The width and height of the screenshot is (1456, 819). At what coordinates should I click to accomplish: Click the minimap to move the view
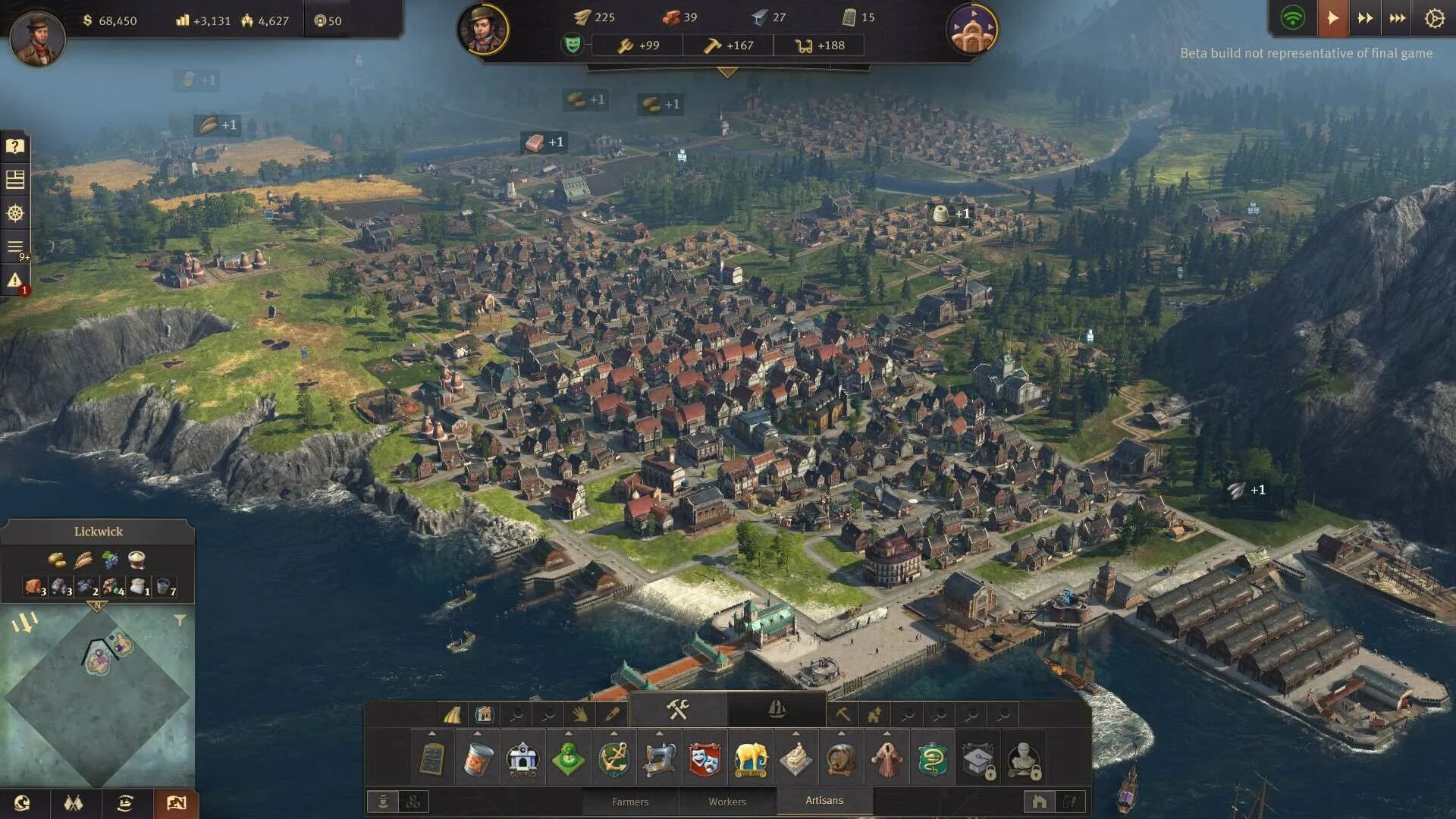point(97,696)
